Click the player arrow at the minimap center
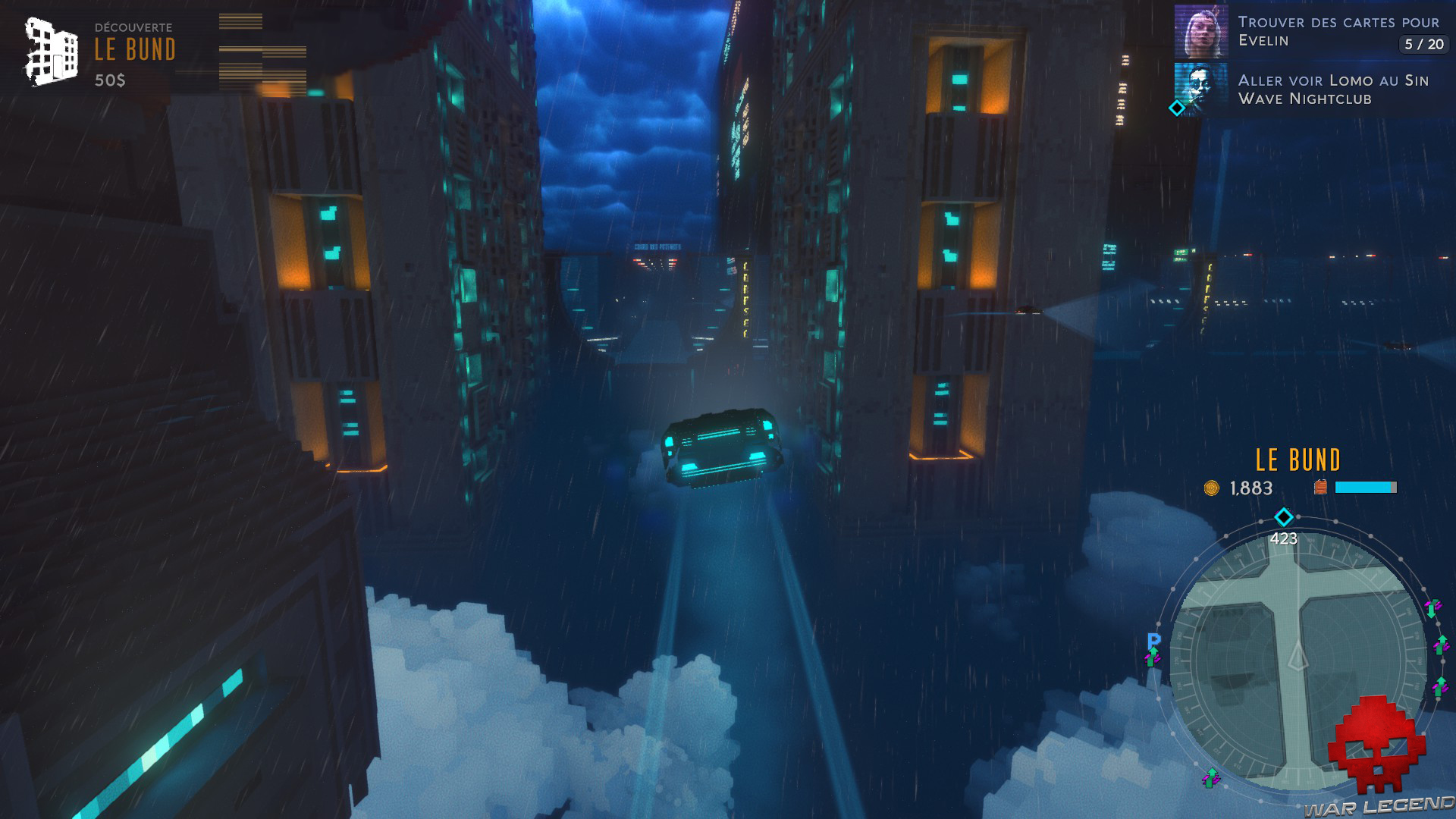 [1297, 656]
